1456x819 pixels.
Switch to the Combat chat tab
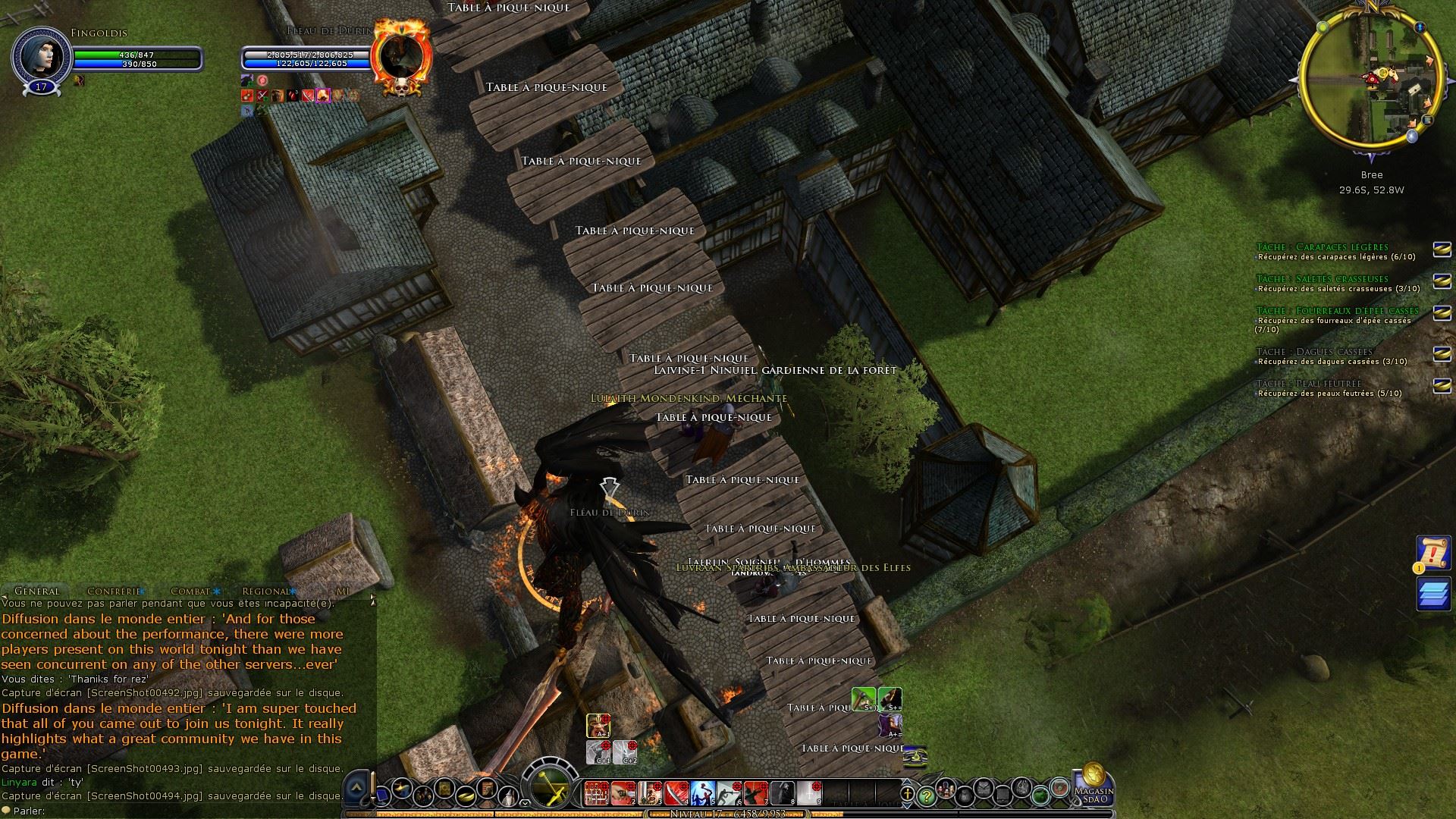click(190, 591)
